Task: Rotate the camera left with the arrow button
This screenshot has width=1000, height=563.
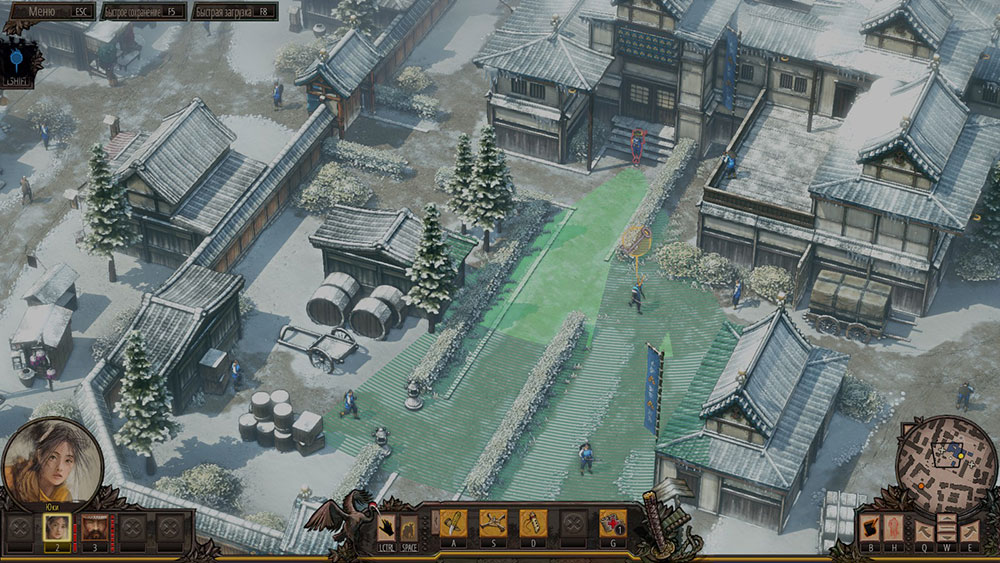Action: 922,530
